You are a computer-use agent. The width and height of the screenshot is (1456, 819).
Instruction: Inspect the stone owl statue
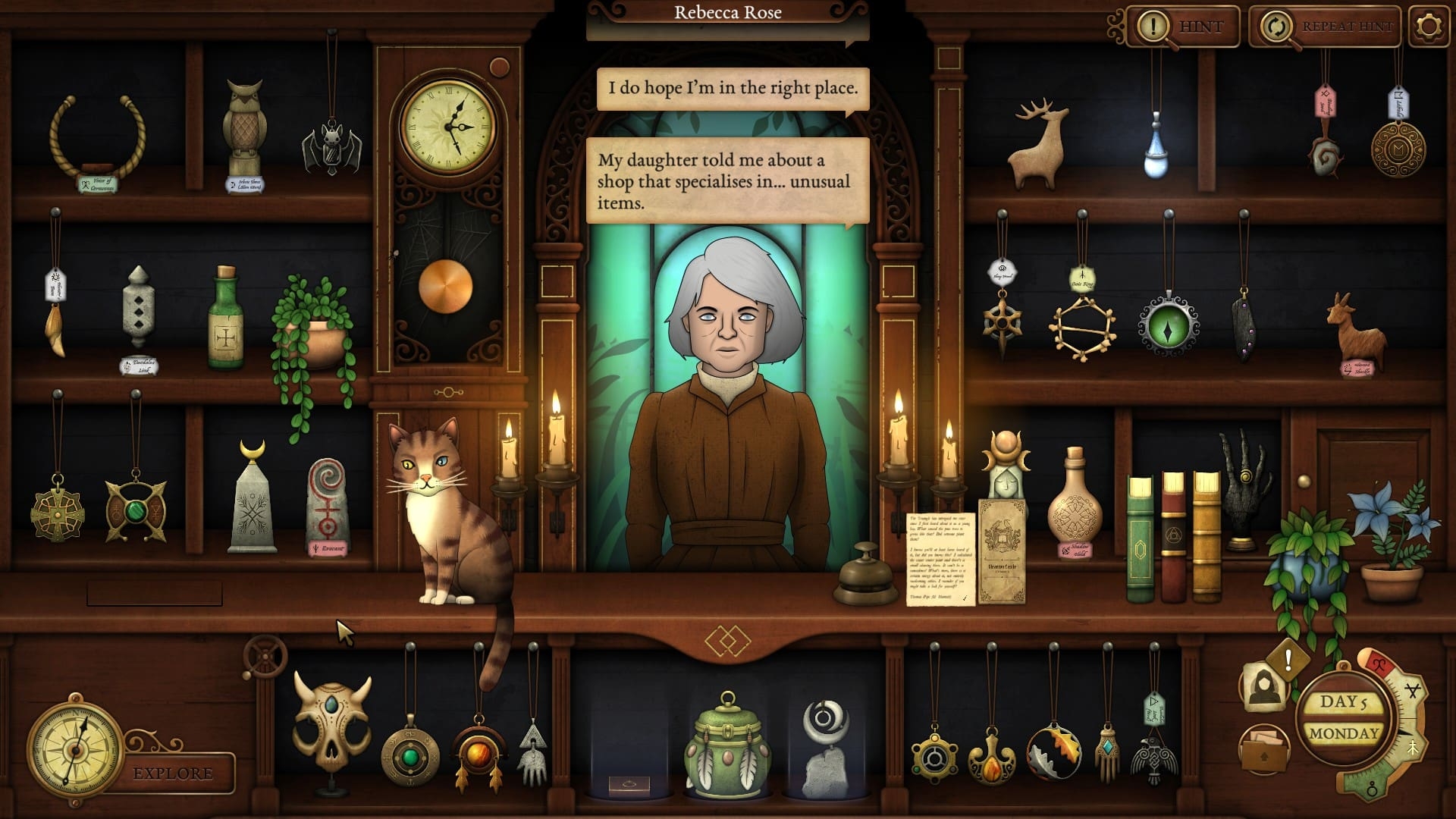tap(245, 127)
